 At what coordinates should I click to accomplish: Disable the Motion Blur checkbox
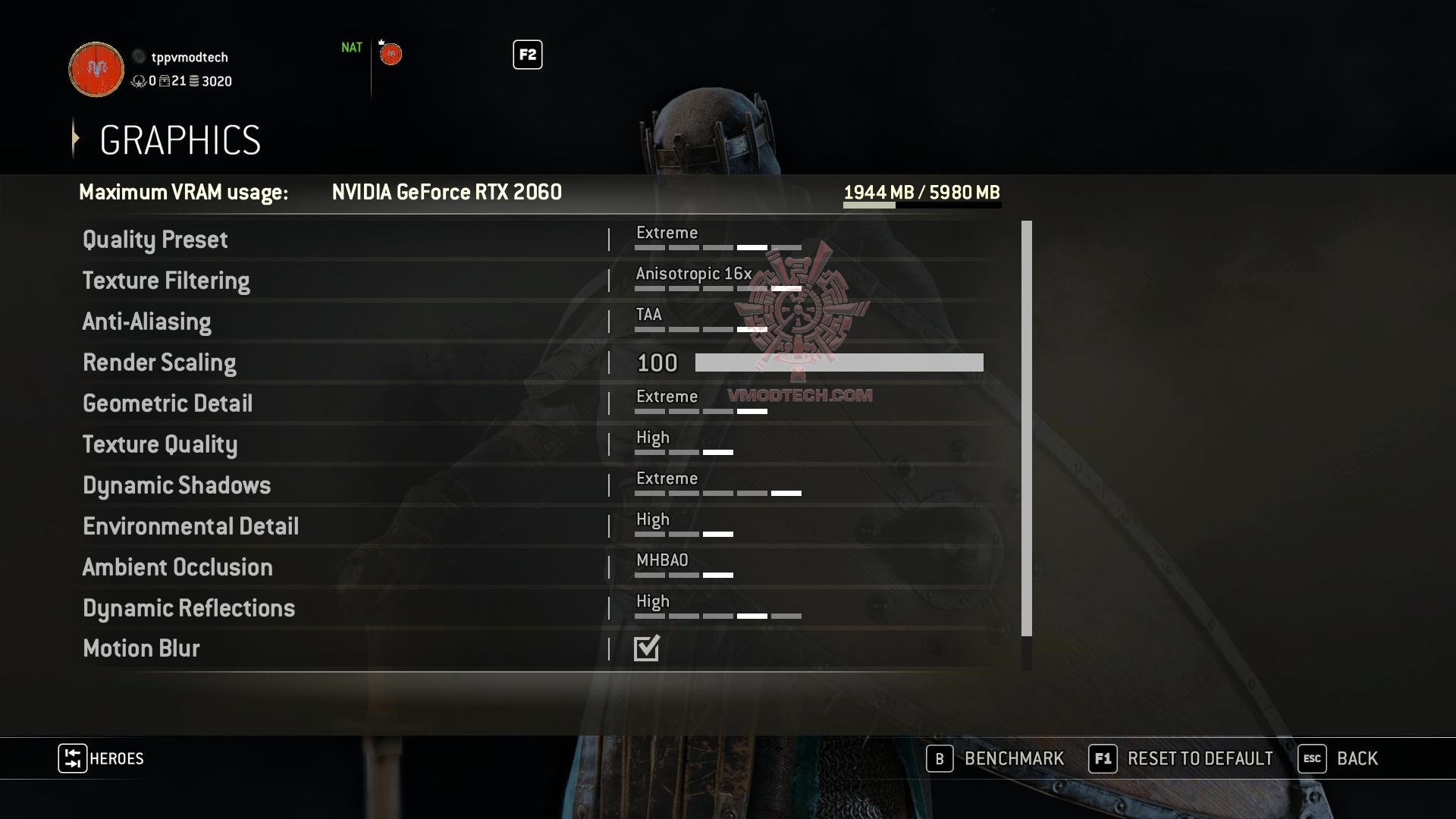click(x=646, y=648)
